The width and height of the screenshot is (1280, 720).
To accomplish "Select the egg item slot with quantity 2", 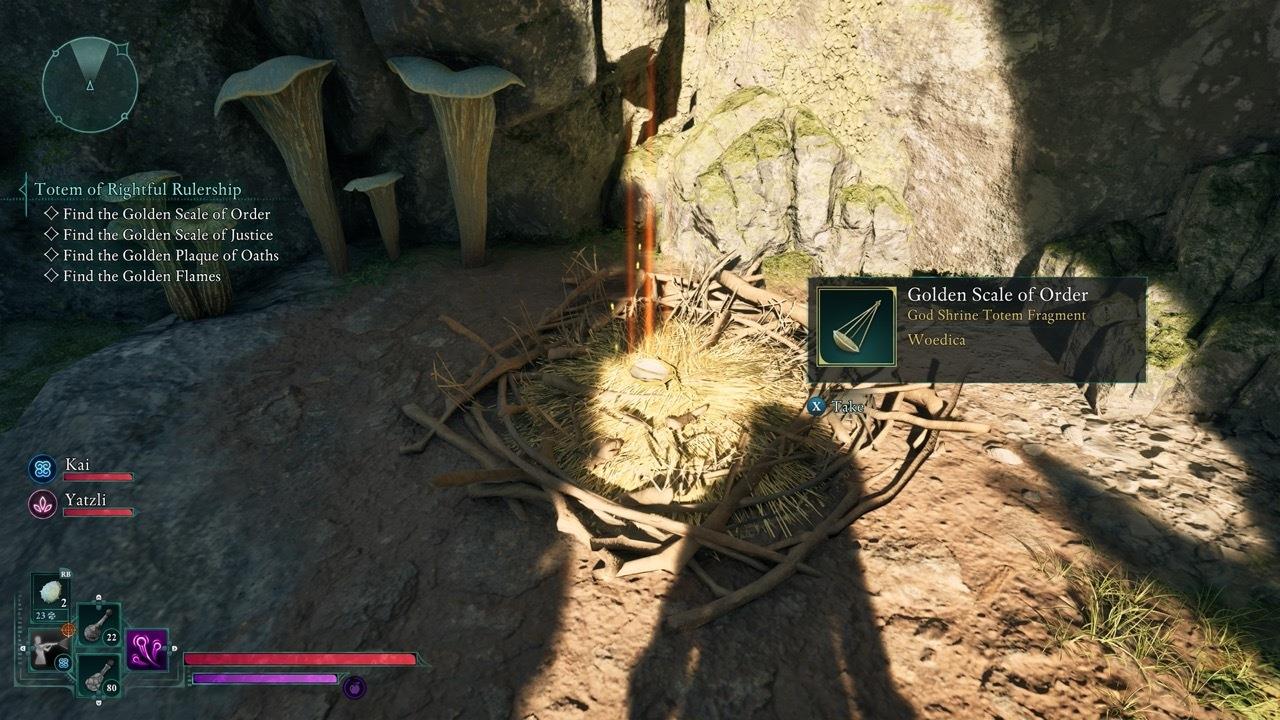I will [49, 594].
